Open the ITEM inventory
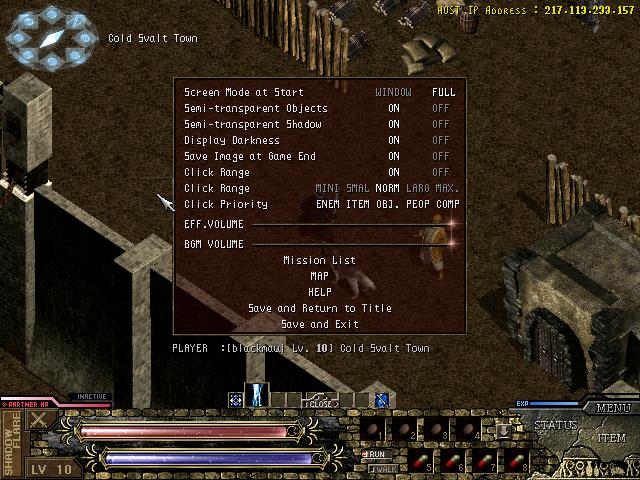Screen dimensions: 640x480 [x=612, y=437]
